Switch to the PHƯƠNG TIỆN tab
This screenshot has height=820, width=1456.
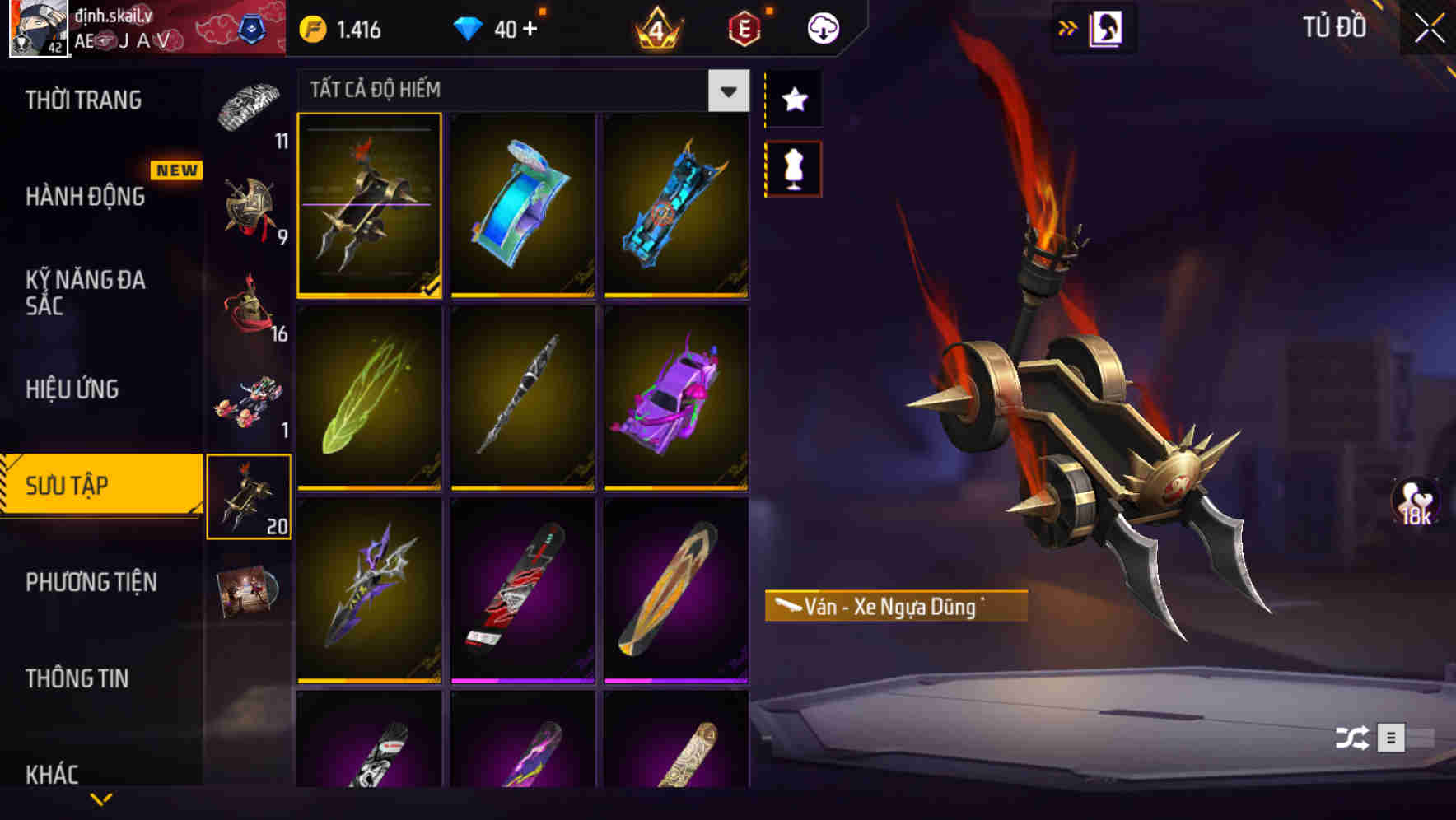click(91, 581)
